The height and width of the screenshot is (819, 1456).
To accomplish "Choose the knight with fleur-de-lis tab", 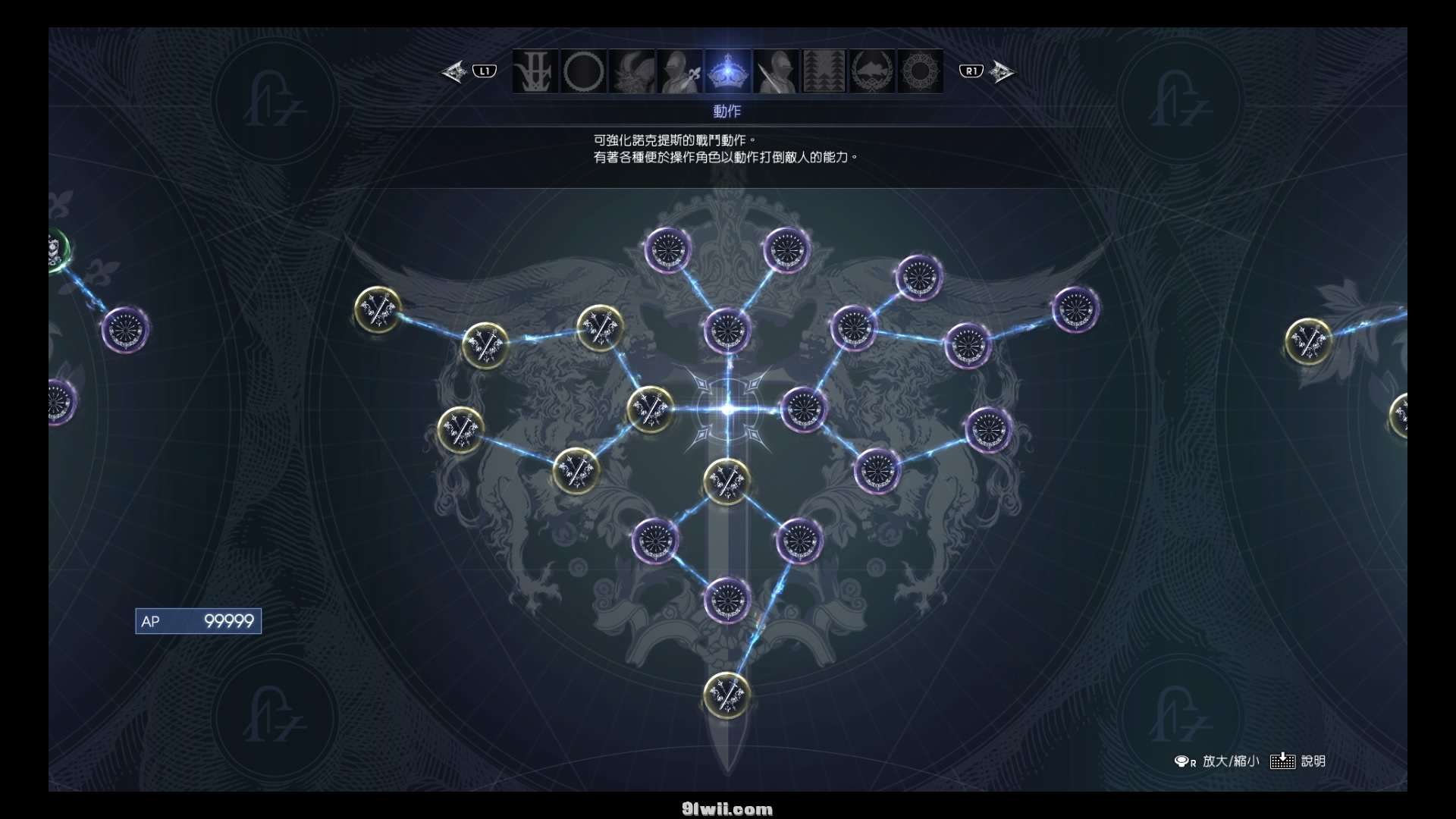I will coord(680,72).
